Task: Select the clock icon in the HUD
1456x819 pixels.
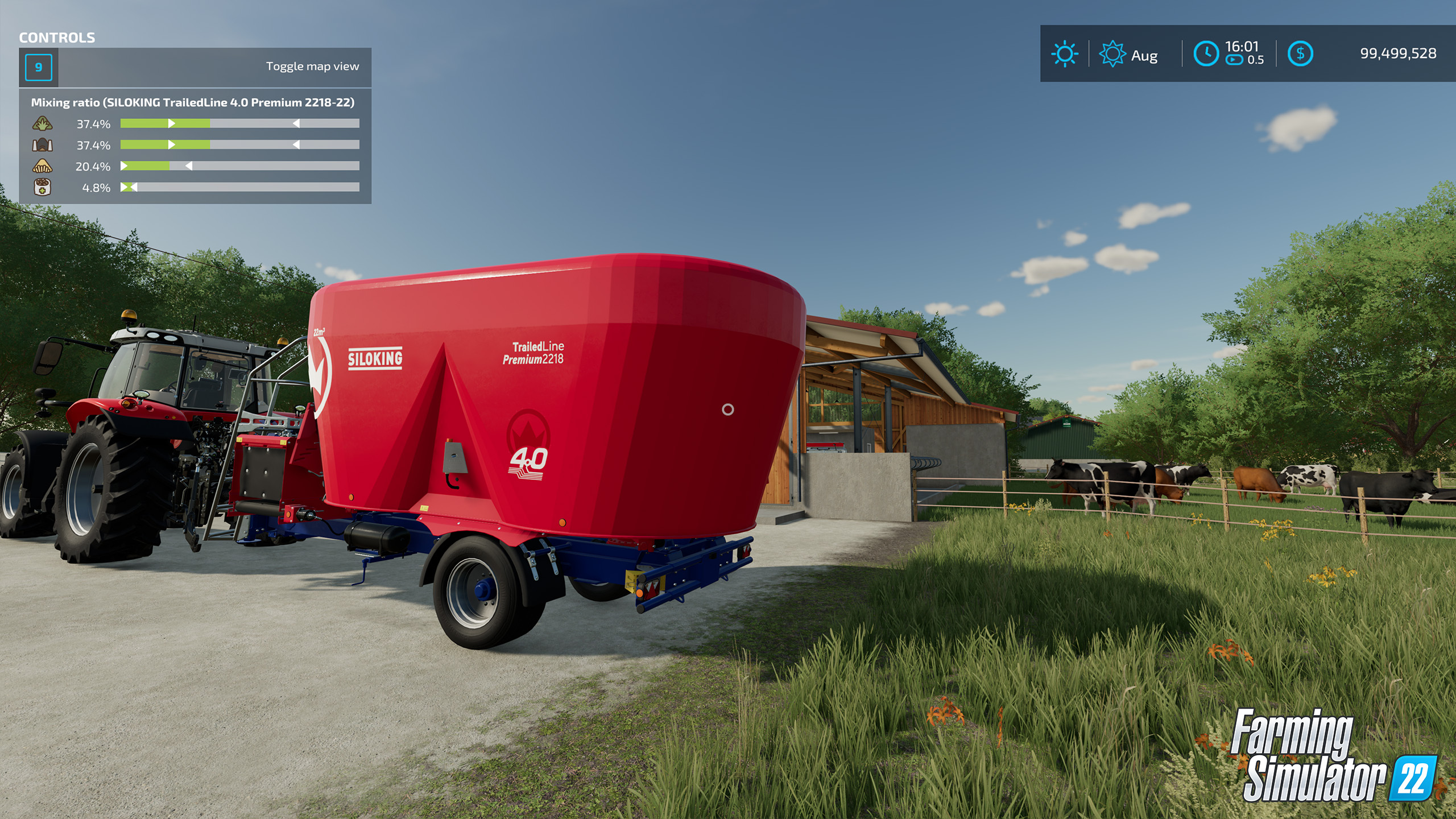Action: 1206,54
